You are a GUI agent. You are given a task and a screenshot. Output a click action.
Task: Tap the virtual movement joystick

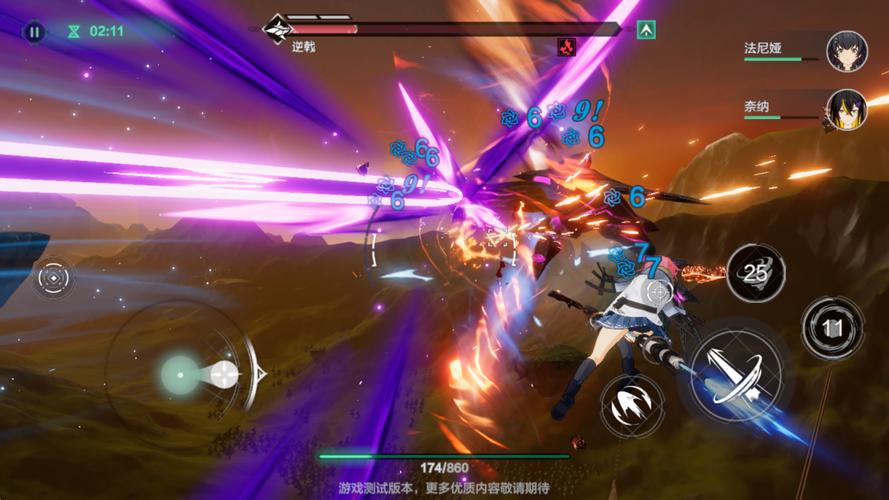tap(182, 374)
